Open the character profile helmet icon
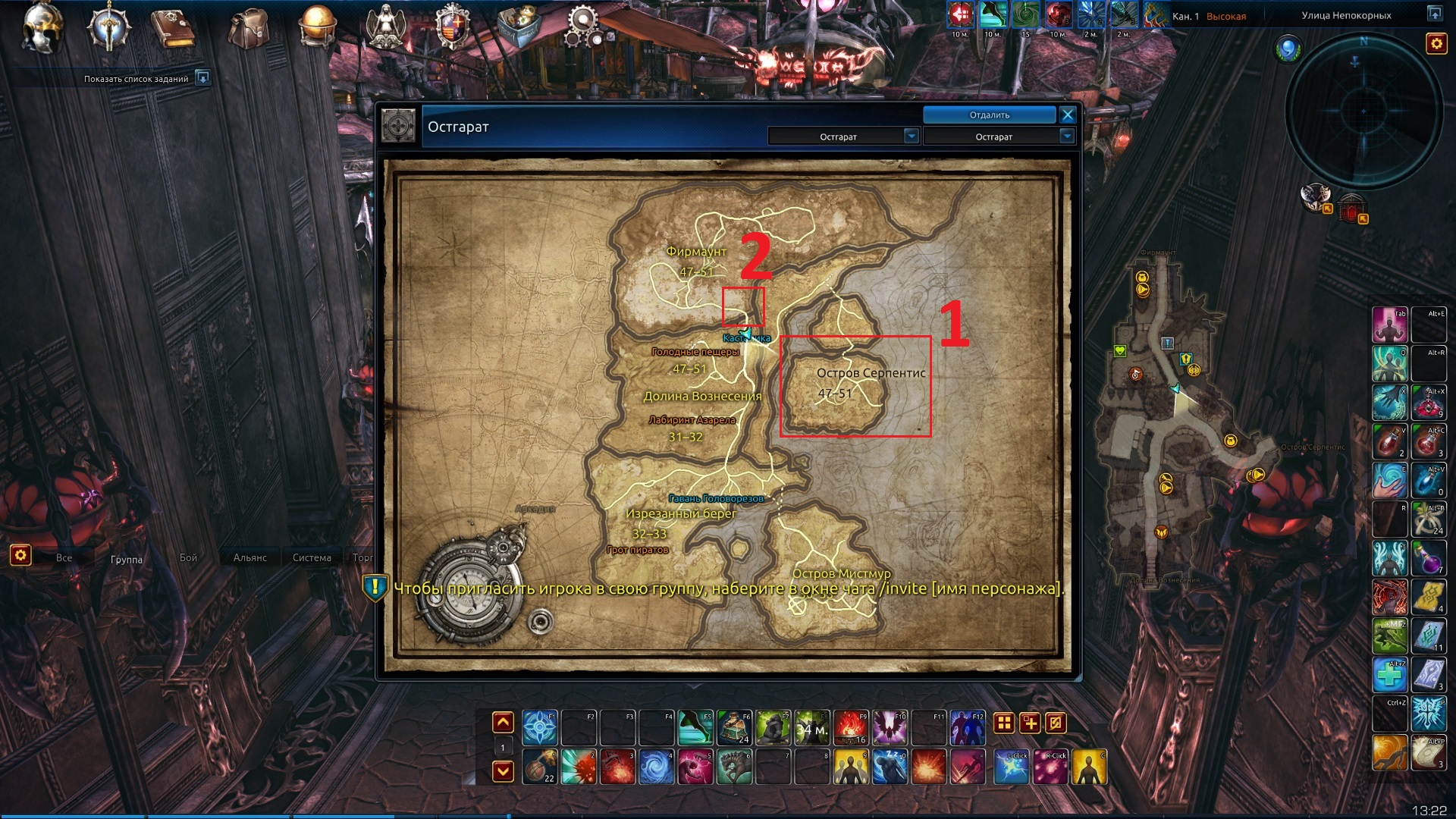This screenshot has width=1456, height=819. pyautogui.click(x=42, y=27)
